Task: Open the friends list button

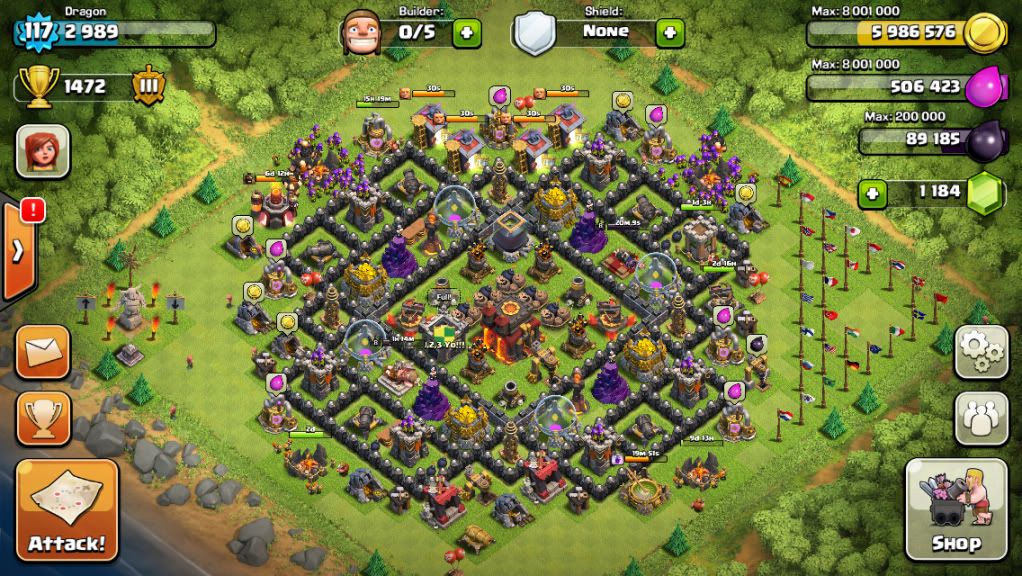Action: (x=981, y=418)
